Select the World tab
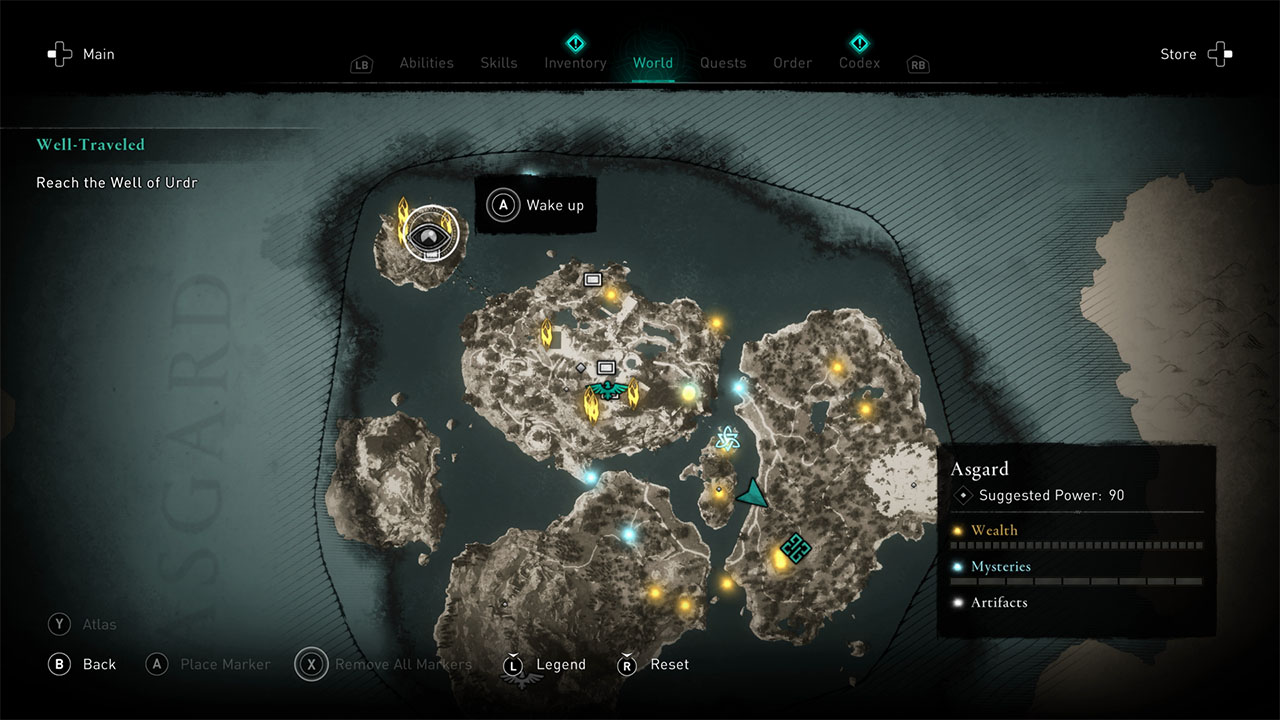This screenshot has width=1280, height=720. pos(652,63)
